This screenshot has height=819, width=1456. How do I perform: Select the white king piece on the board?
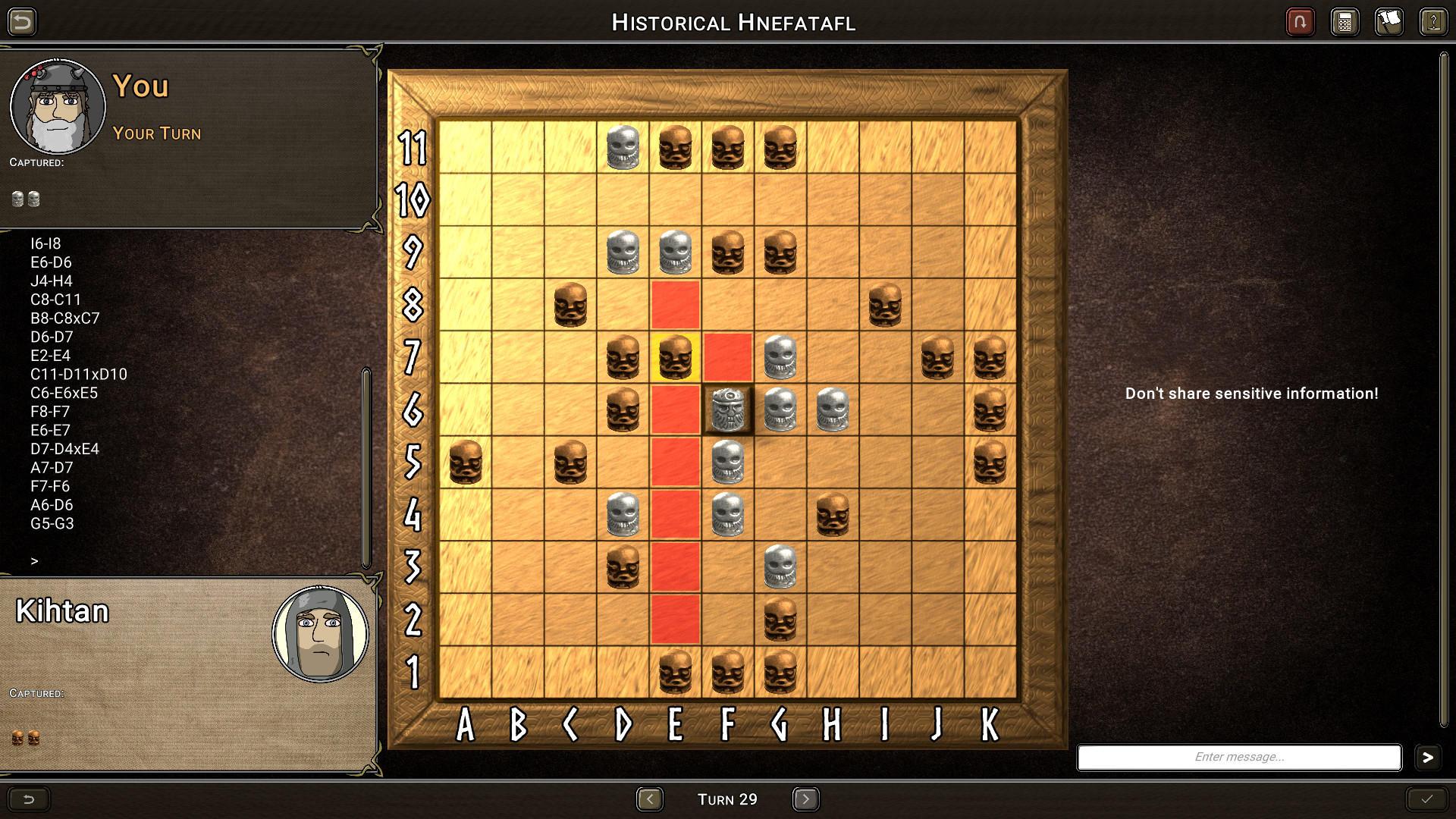(x=726, y=409)
